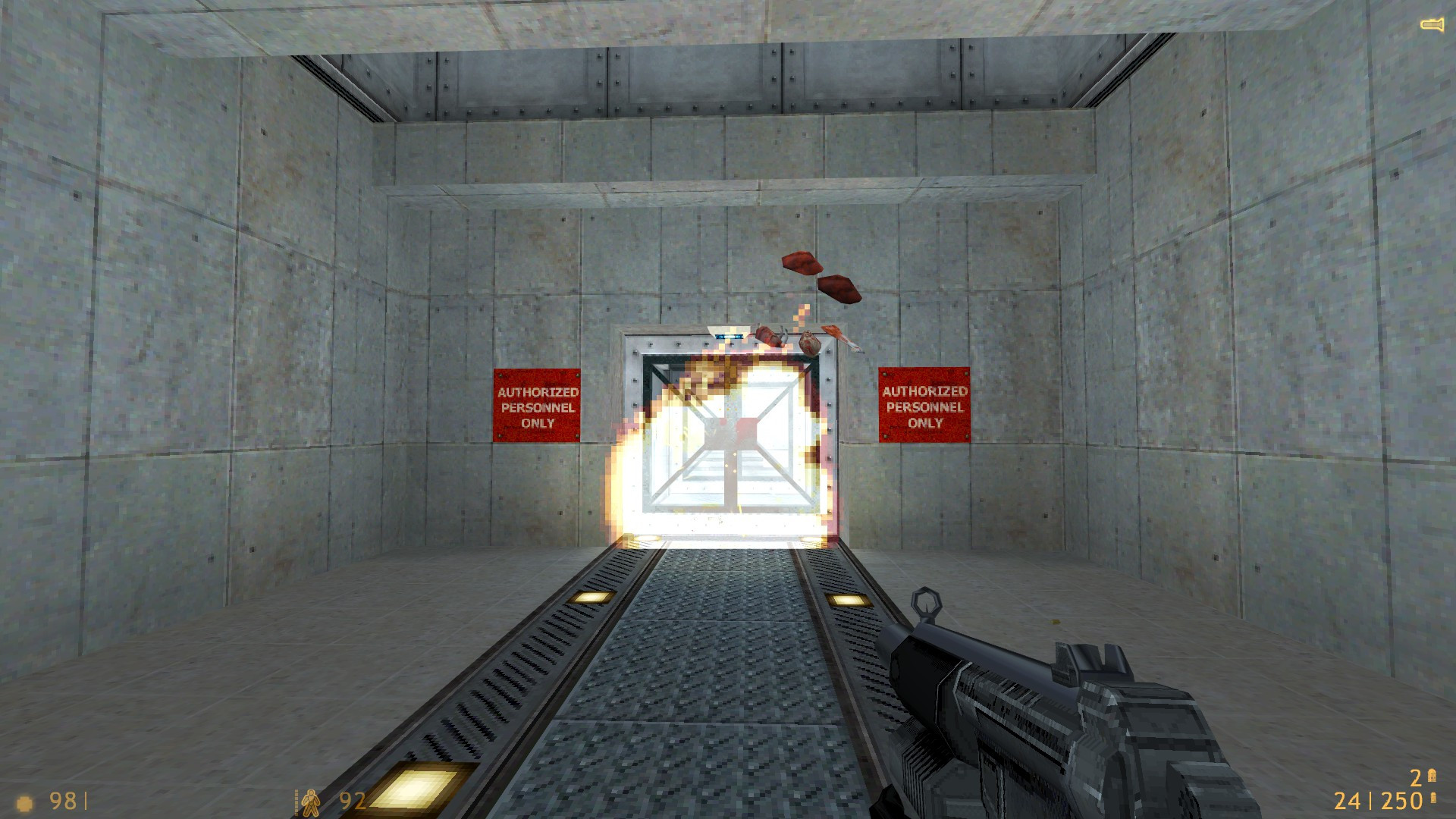Click the health value 98 readout
This screenshot has width=1456, height=819.
(x=64, y=800)
